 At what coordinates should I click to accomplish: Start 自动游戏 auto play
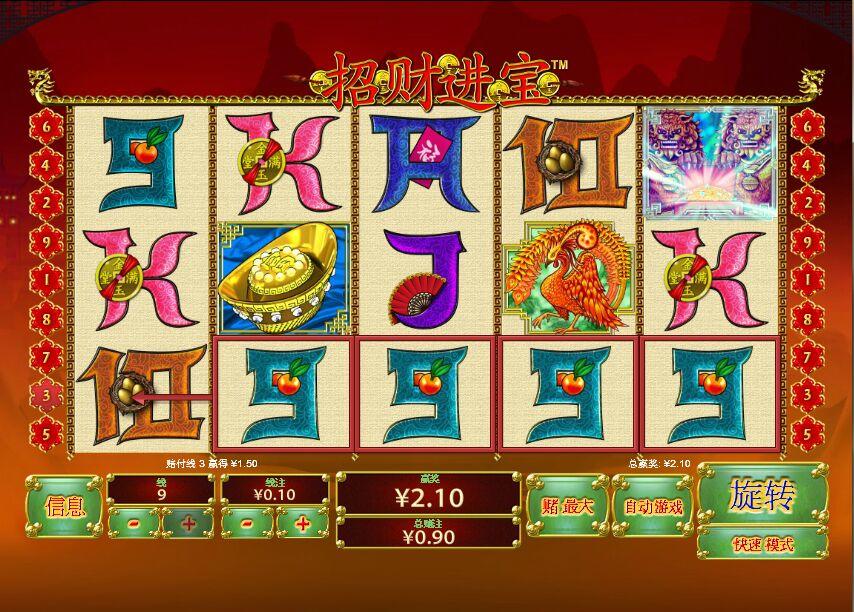[x=652, y=506]
